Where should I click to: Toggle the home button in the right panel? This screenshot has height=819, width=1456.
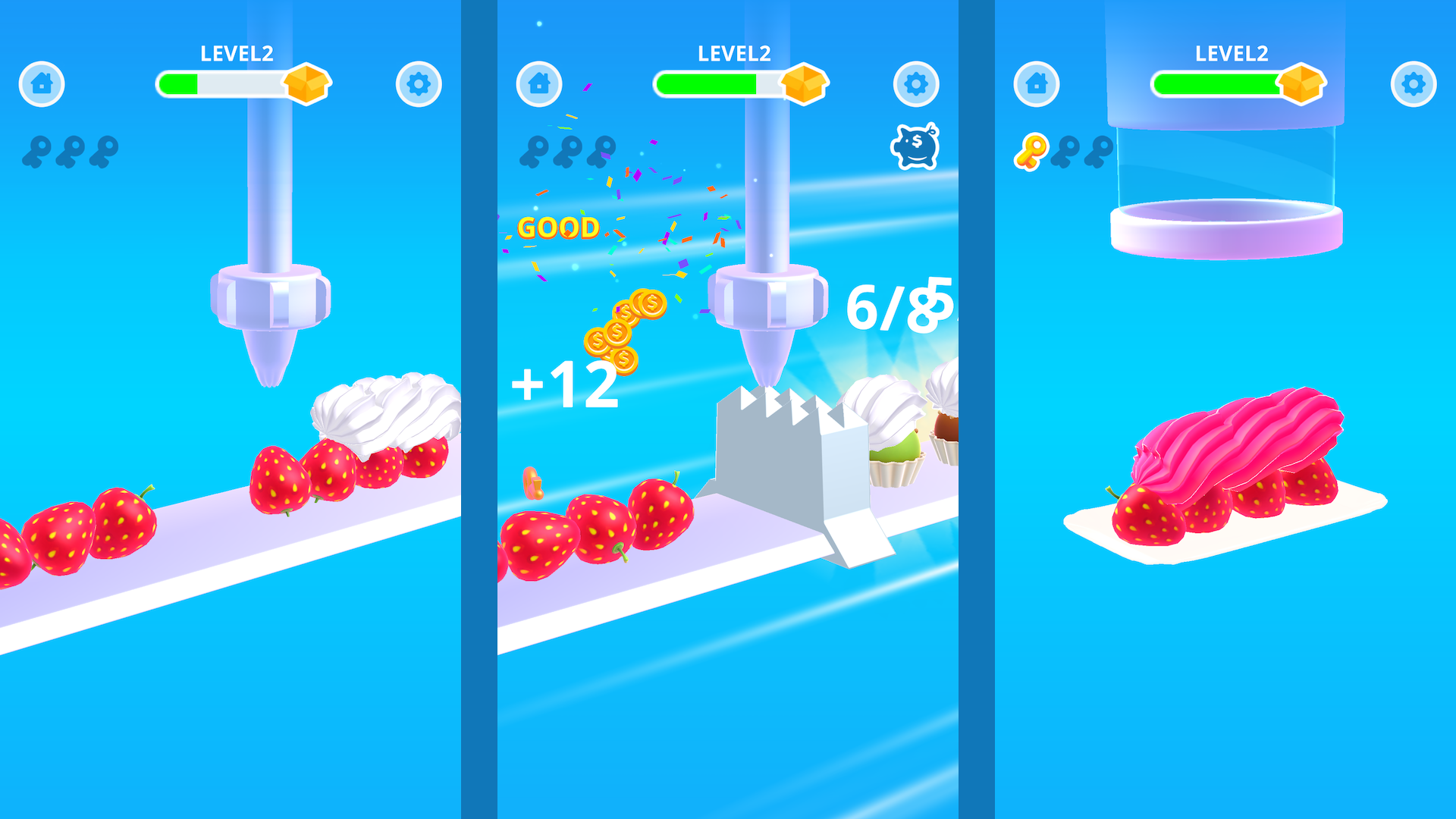(1036, 84)
